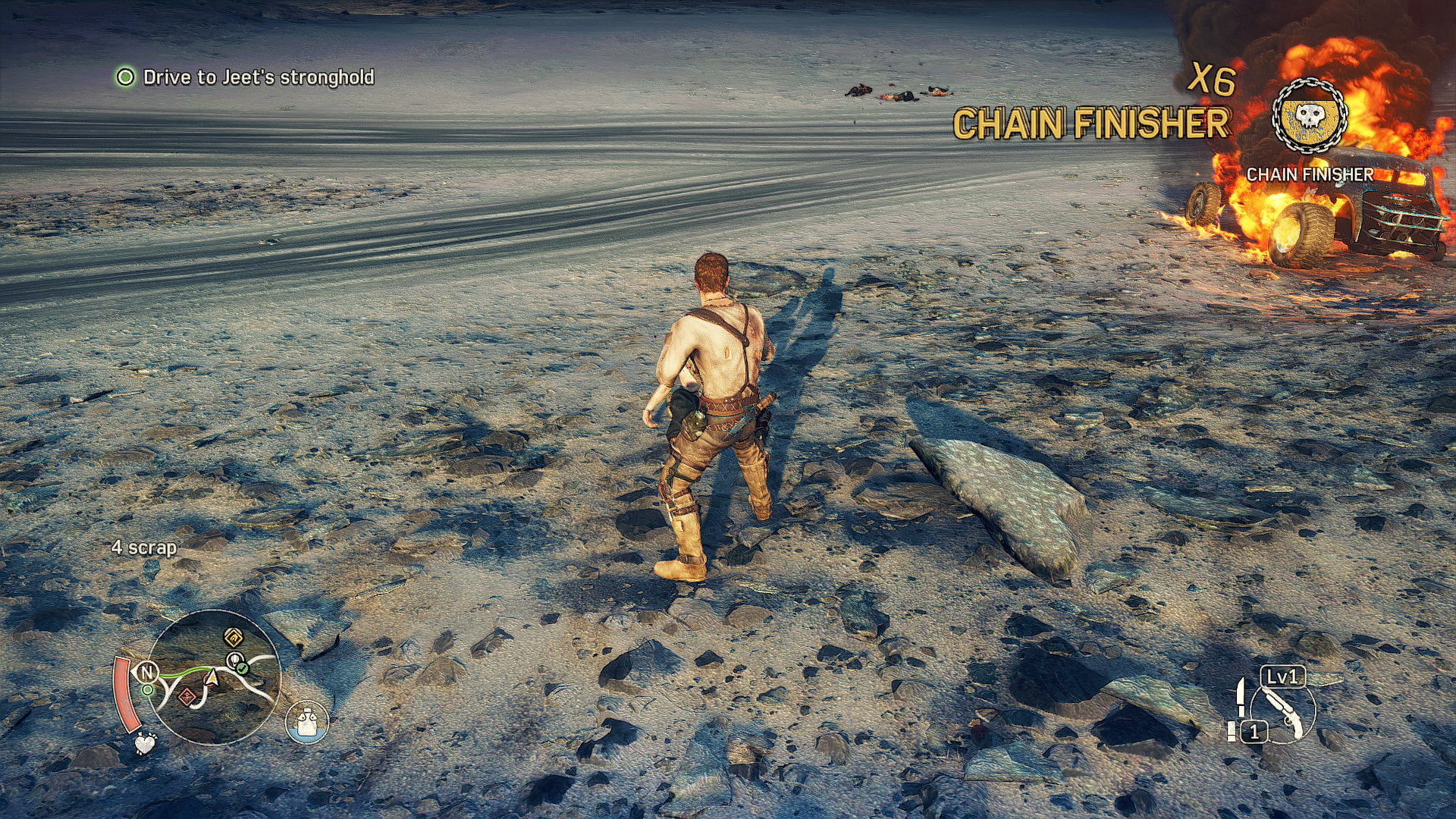Select the red diamond marker on minimap

click(x=187, y=696)
